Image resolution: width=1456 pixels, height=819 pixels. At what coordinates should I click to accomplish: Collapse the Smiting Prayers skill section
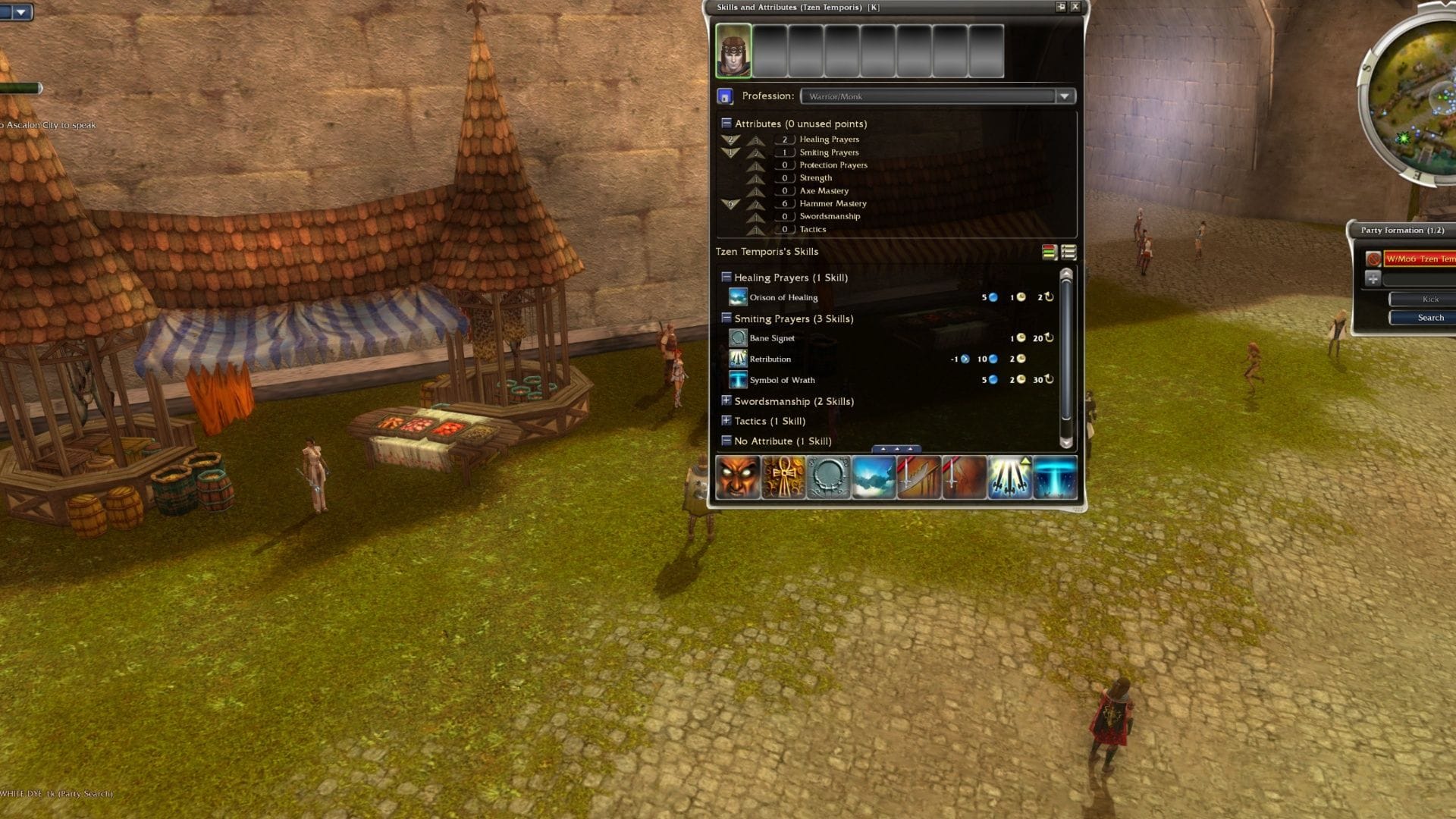(726, 318)
